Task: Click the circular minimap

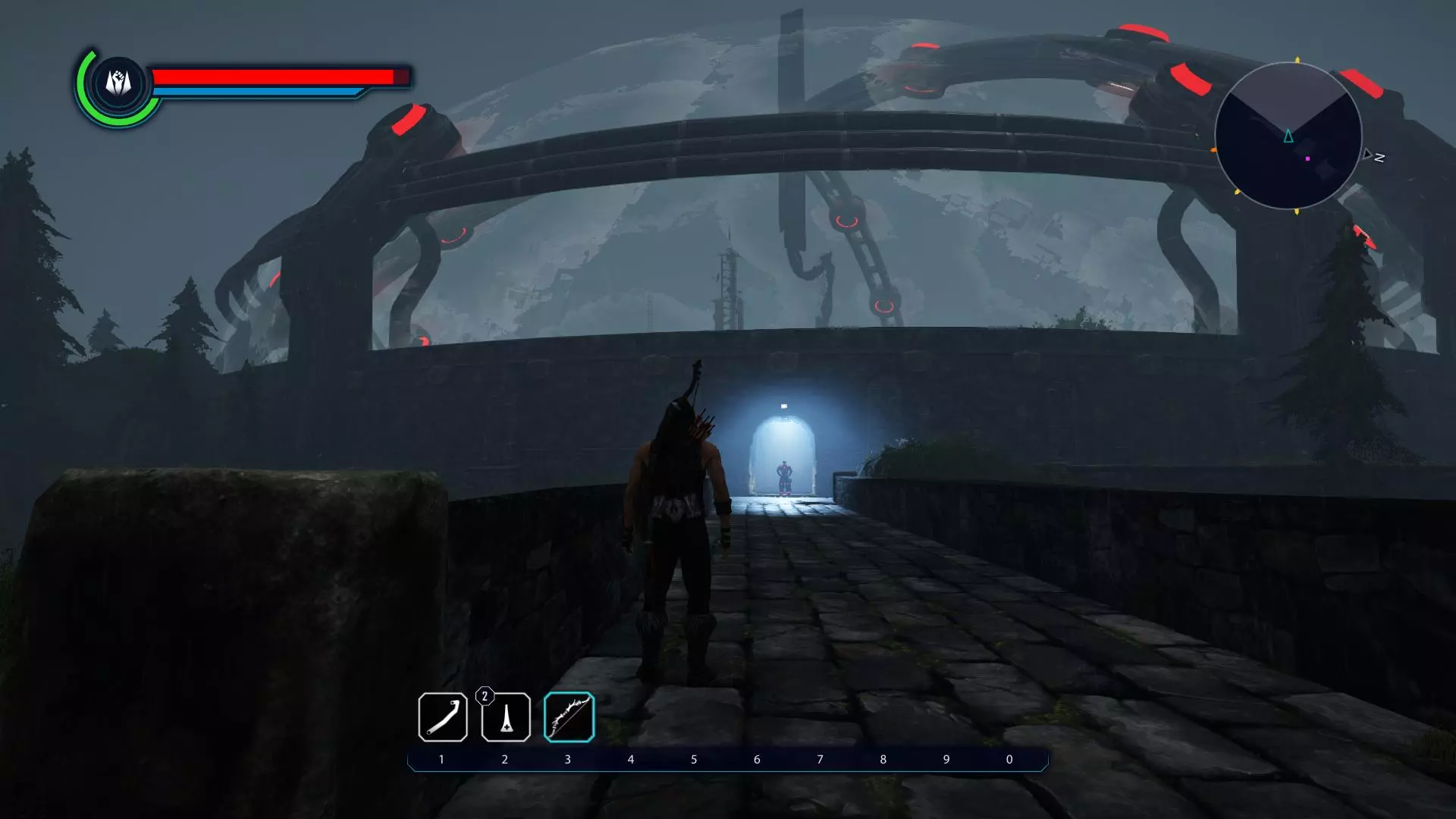Action: click(x=1288, y=136)
